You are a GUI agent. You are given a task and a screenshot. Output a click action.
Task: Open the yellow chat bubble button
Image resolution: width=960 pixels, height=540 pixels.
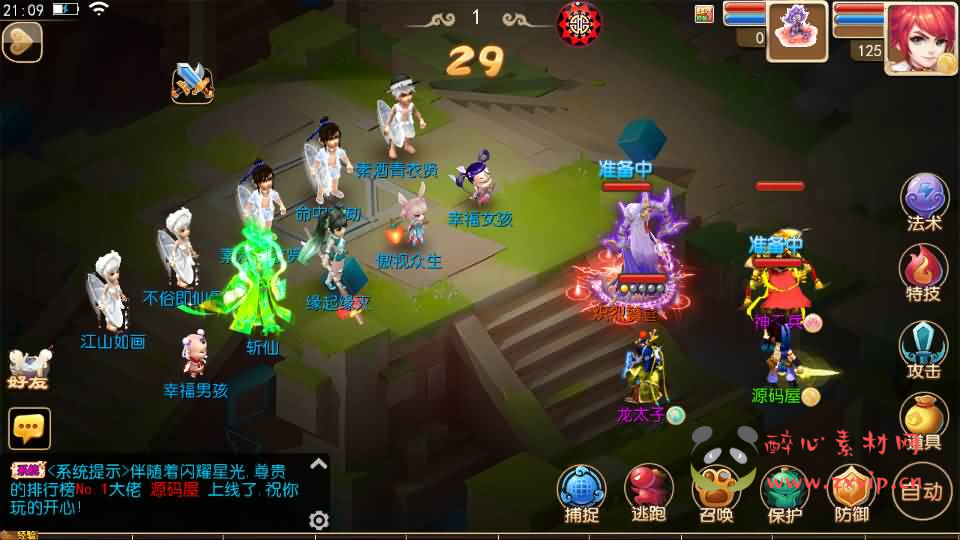pyautogui.click(x=29, y=428)
